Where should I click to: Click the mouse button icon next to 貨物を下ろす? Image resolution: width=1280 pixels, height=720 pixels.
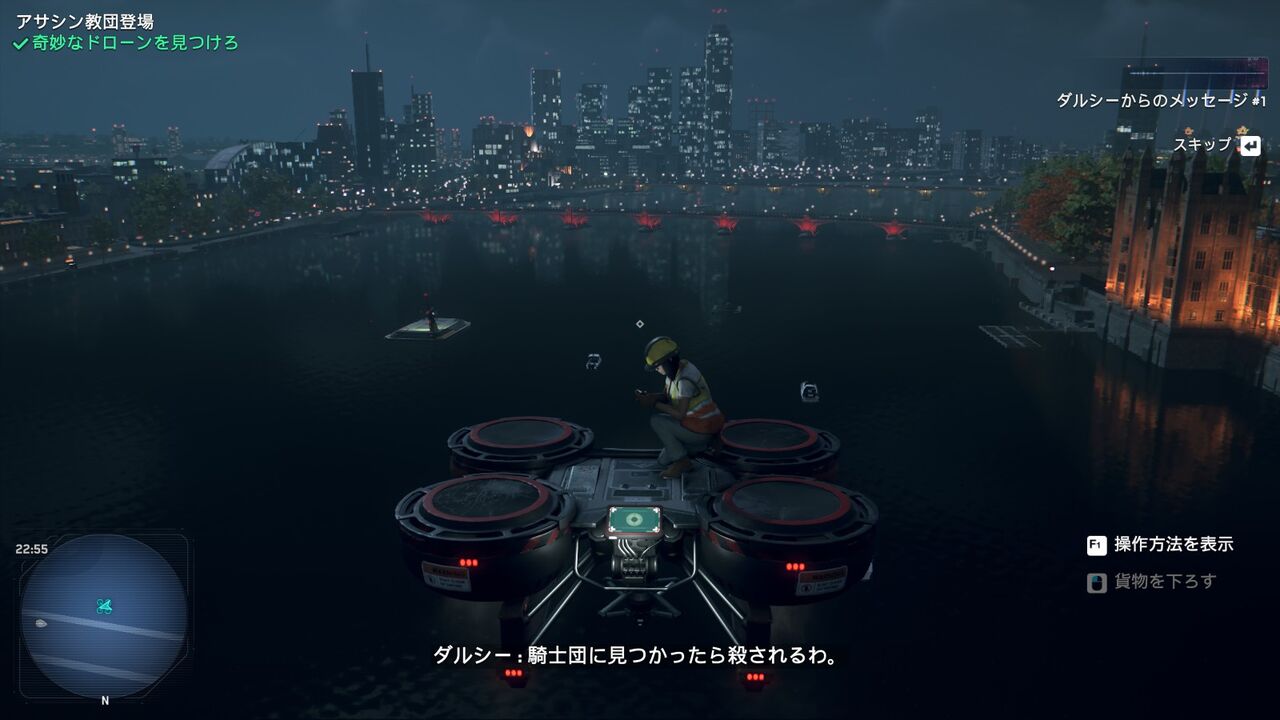click(1096, 583)
